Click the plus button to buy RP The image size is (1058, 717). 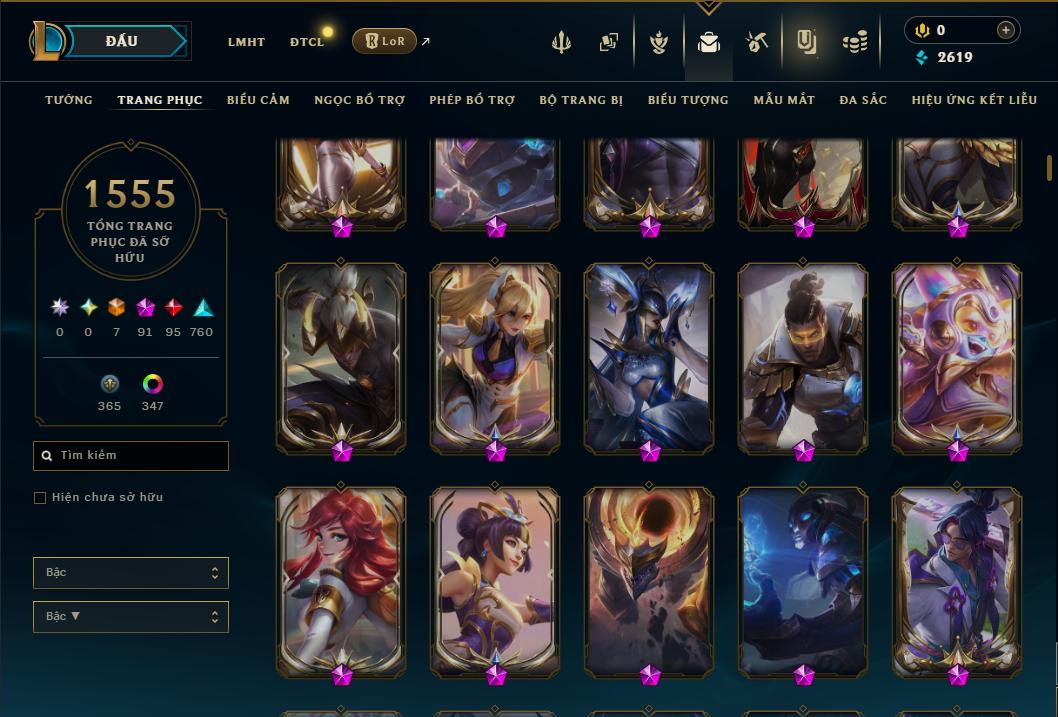tap(1005, 30)
